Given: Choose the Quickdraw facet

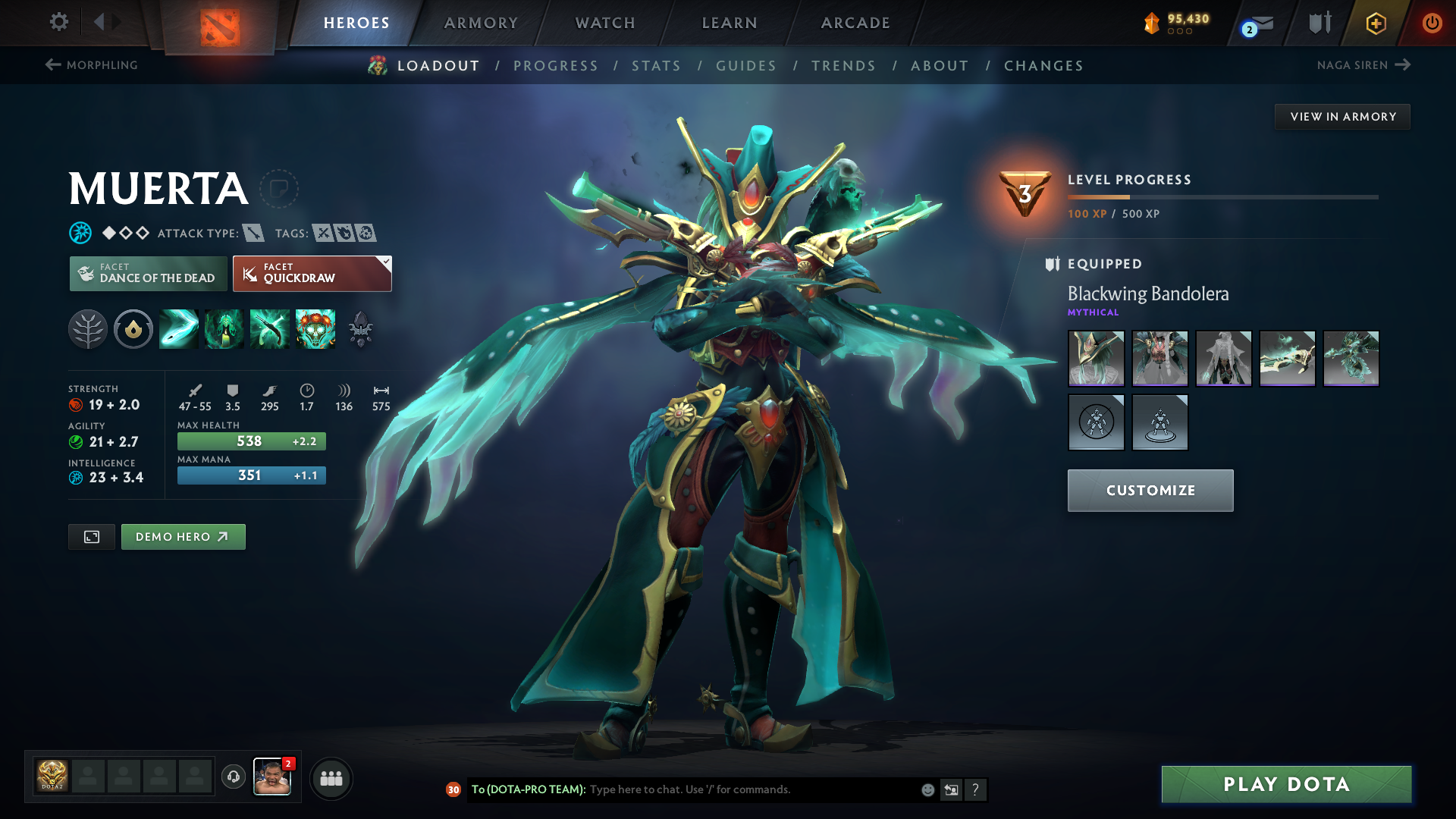Looking at the screenshot, I should (x=312, y=274).
